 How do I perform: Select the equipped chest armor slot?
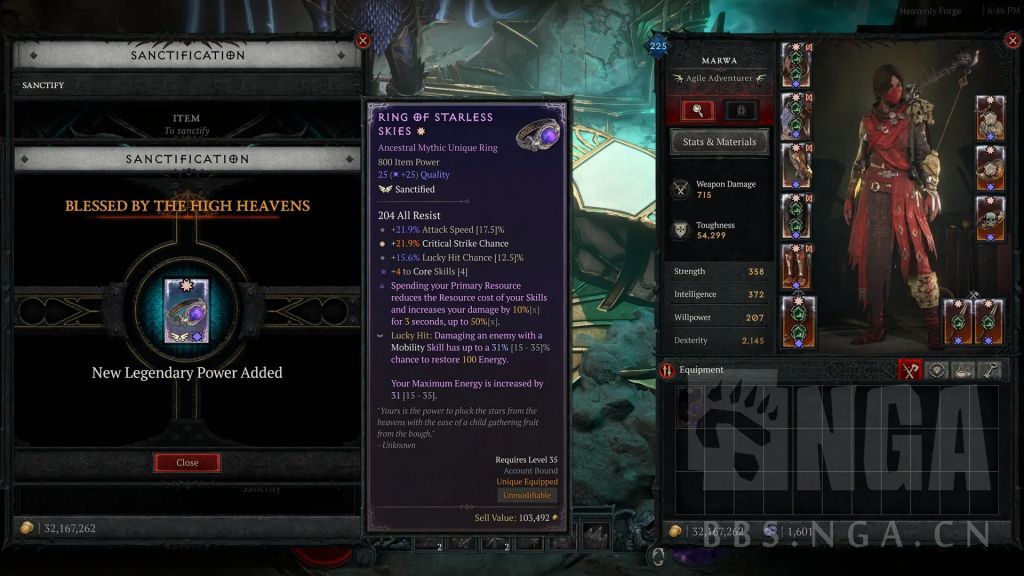pos(796,116)
